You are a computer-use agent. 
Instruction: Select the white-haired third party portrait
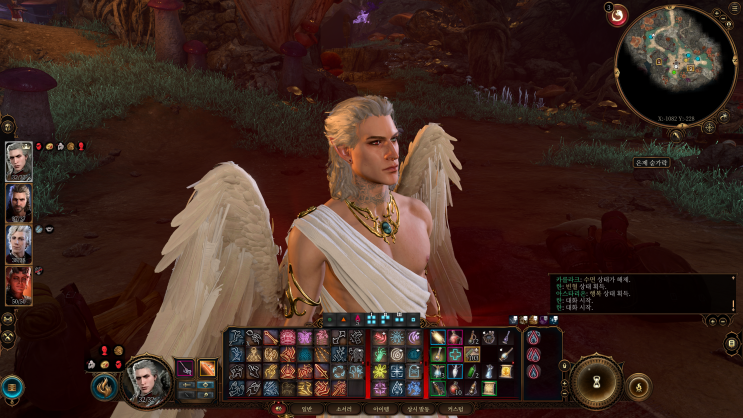coord(19,244)
